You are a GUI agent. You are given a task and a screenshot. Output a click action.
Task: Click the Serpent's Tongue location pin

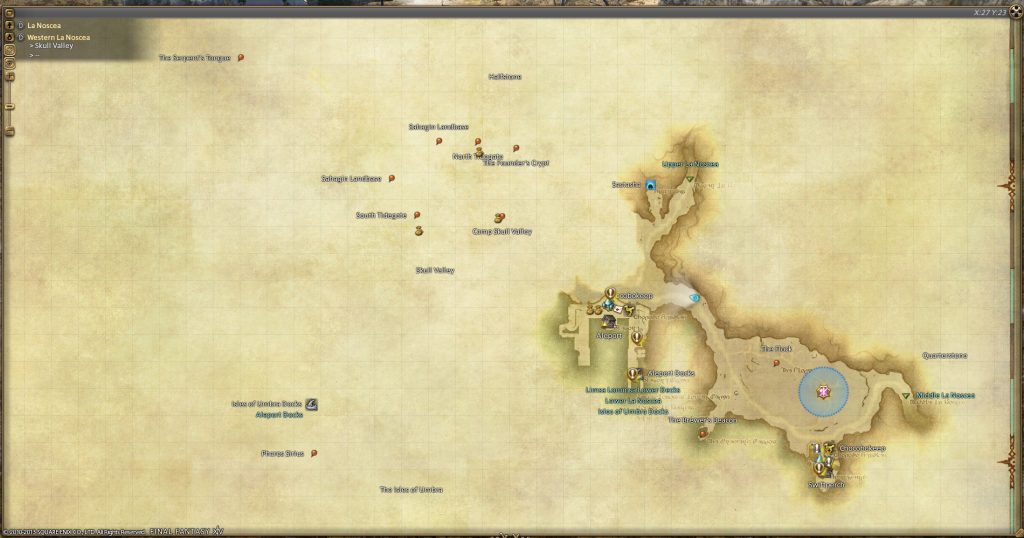[241, 58]
